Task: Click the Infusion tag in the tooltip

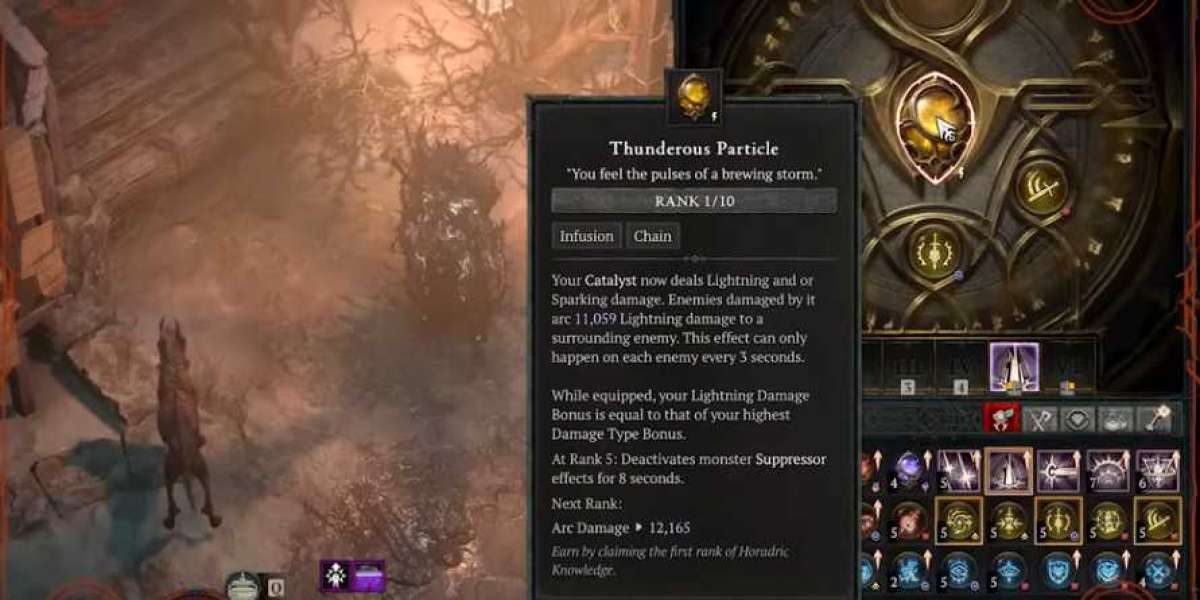Action: click(586, 236)
